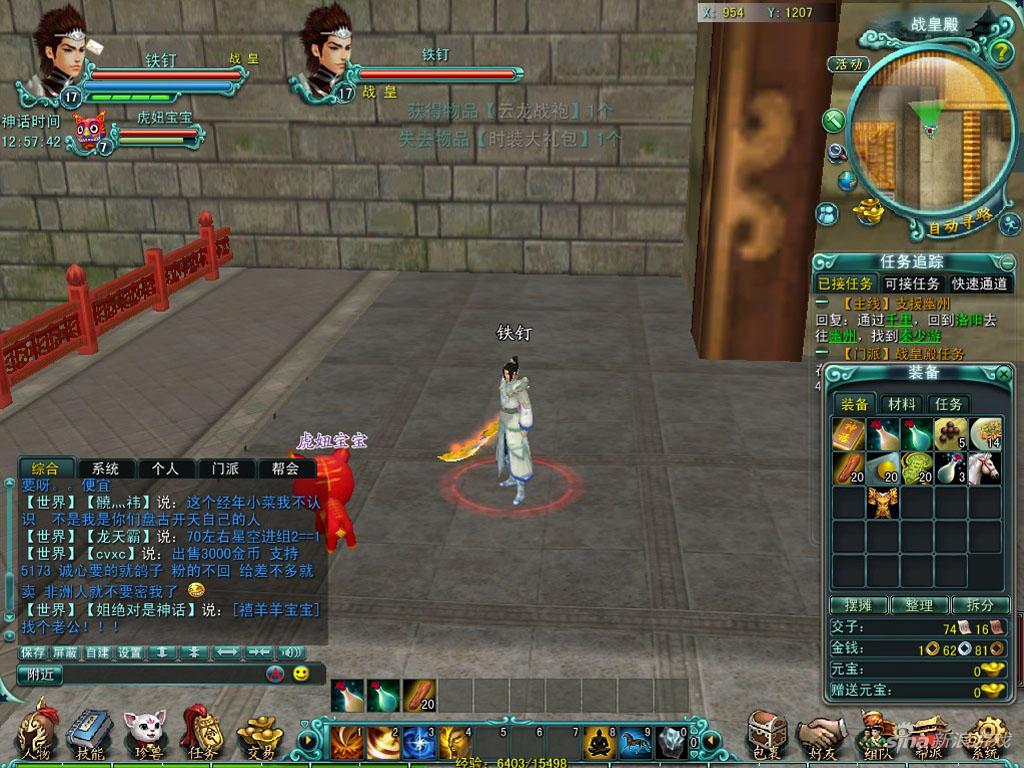Viewport: 1024px width, 768px height.
Task: Open the 交易 trade menu
Action: pos(258,737)
